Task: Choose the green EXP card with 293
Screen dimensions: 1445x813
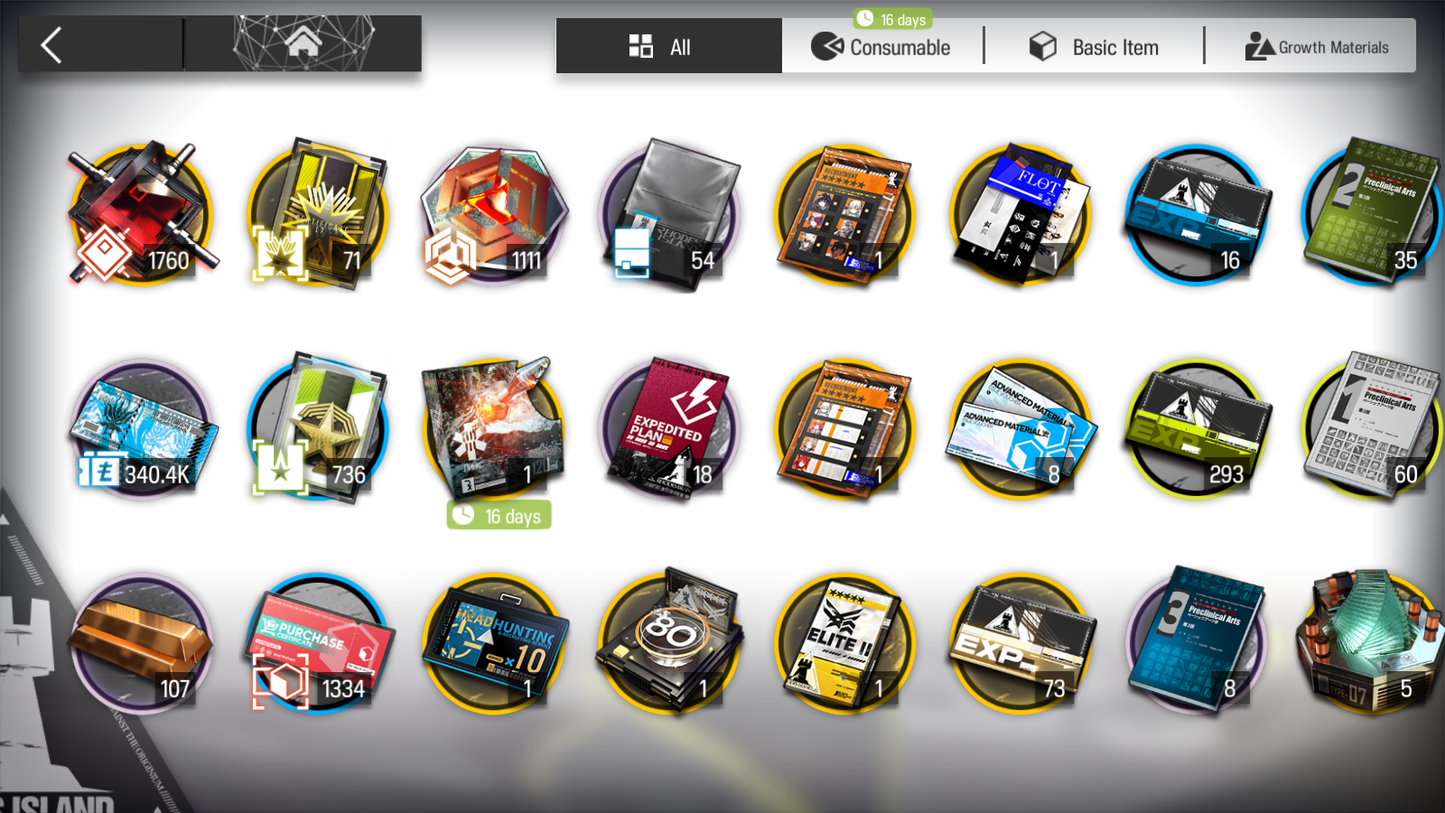Action: pyautogui.click(x=1196, y=428)
